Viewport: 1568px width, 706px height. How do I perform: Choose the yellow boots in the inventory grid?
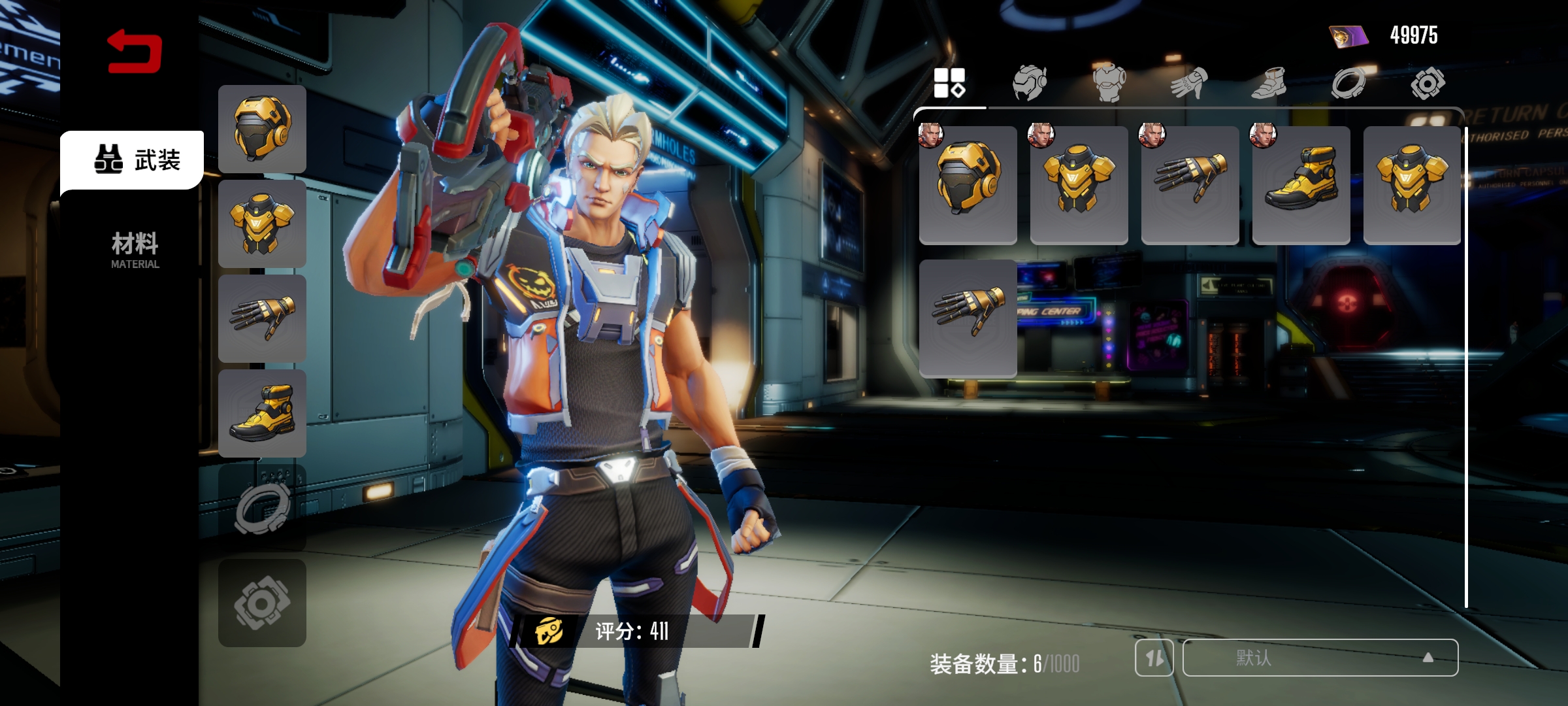(1301, 184)
